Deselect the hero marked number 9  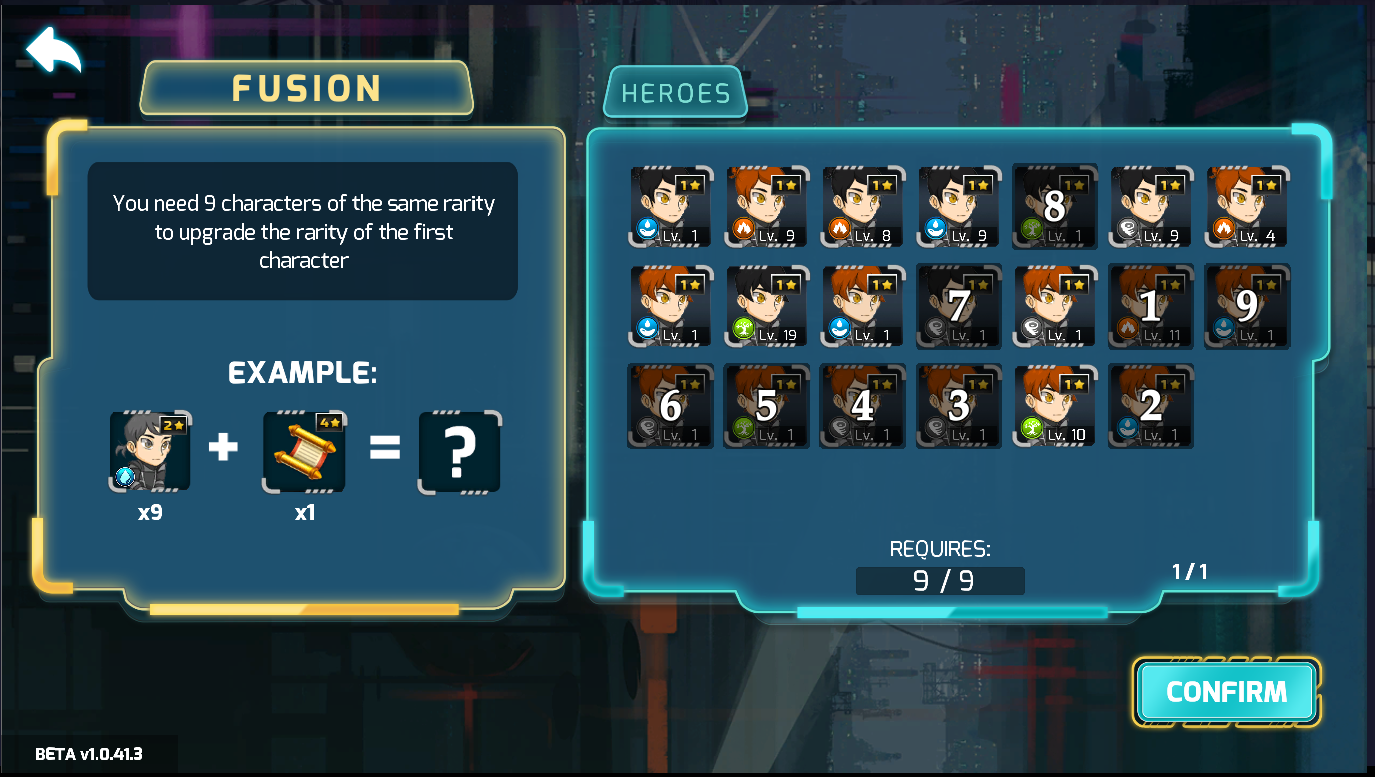pos(1247,305)
